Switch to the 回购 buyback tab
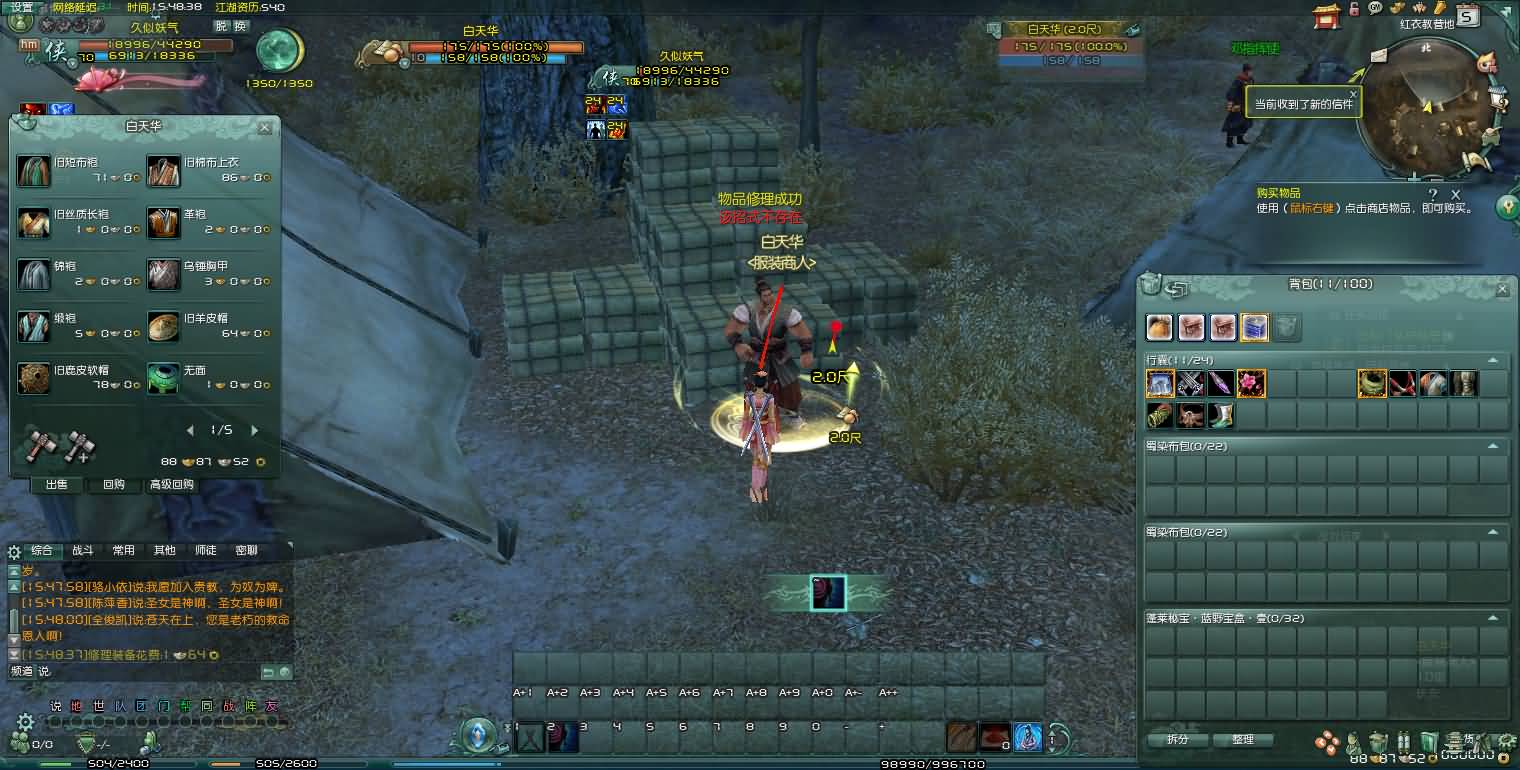Screen dimensions: 1520x770 click(114, 485)
